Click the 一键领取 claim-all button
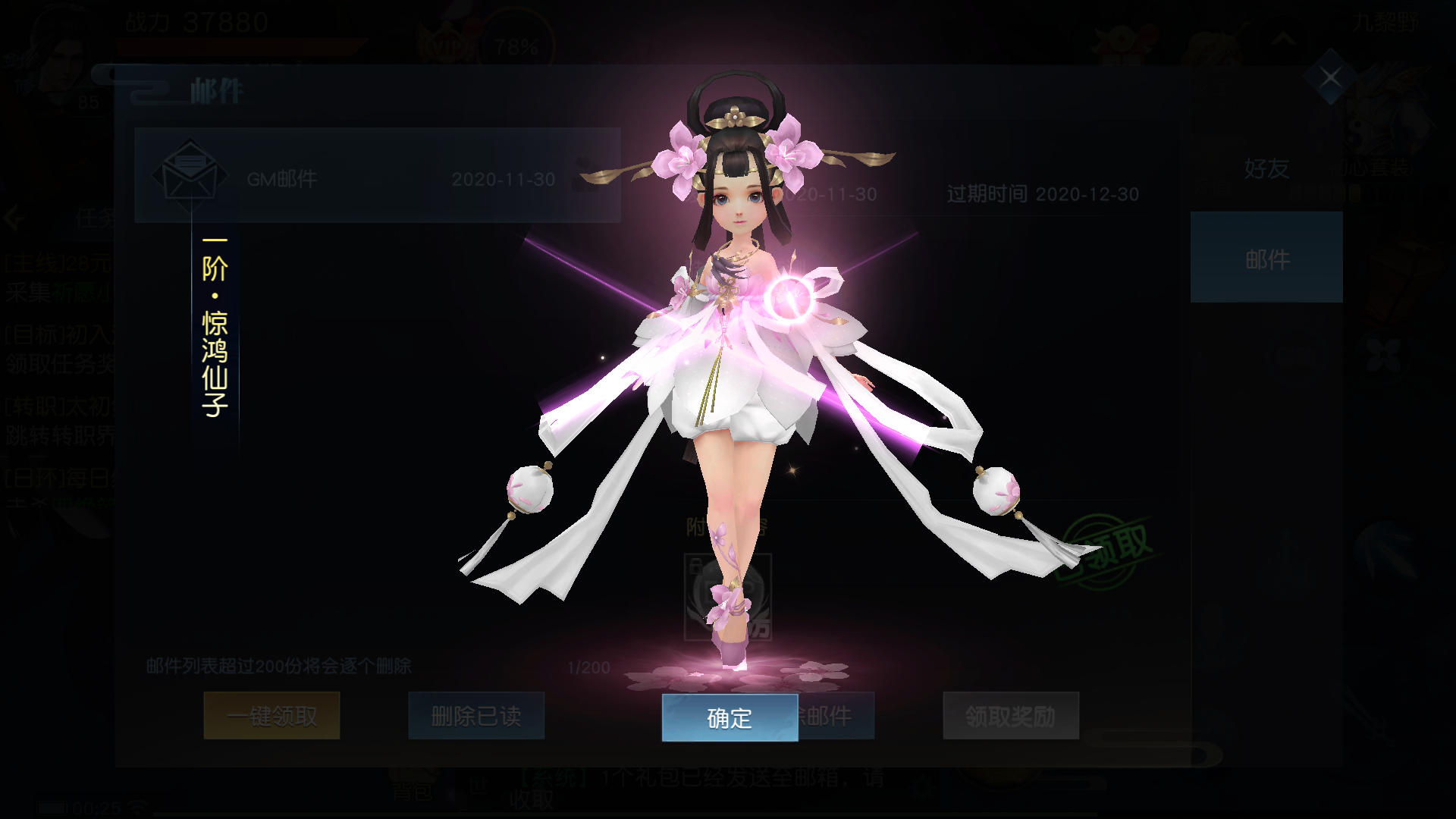Image resolution: width=1456 pixels, height=819 pixels. [x=271, y=716]
